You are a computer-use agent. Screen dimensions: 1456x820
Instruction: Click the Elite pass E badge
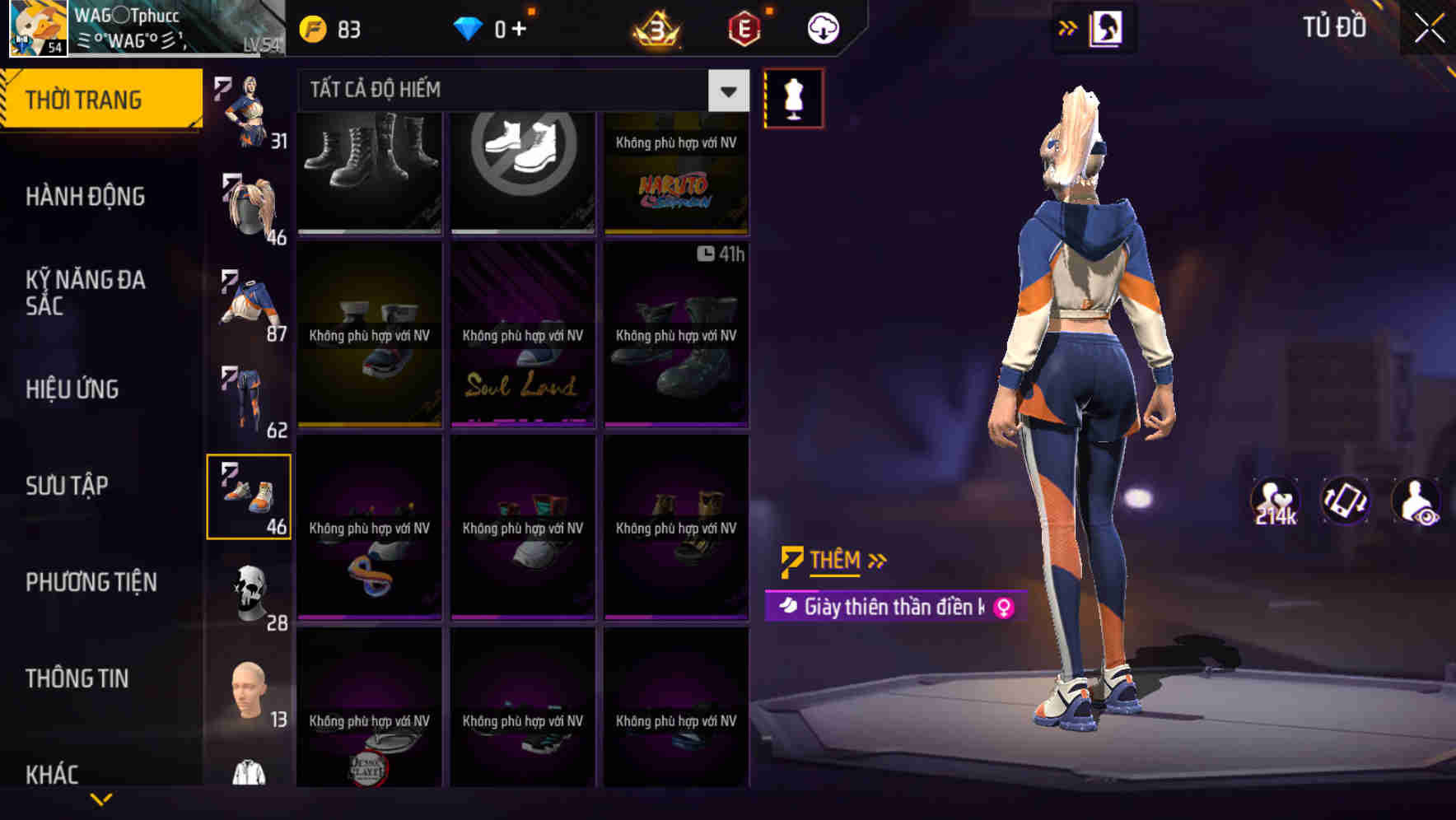tap(744, 27)
